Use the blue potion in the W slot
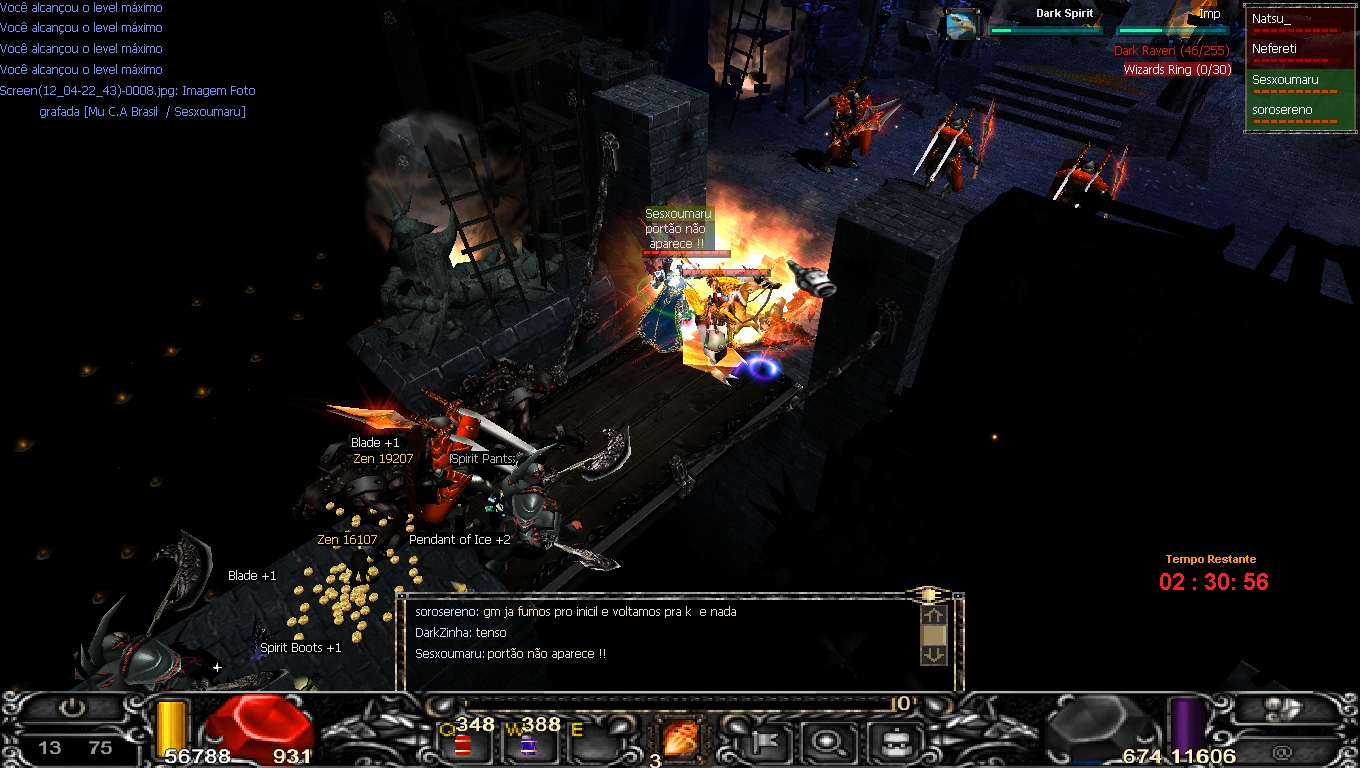Image resolution: width=1360 pixels, height=768 pixels. pyautogui.click(x=528, y=745)
